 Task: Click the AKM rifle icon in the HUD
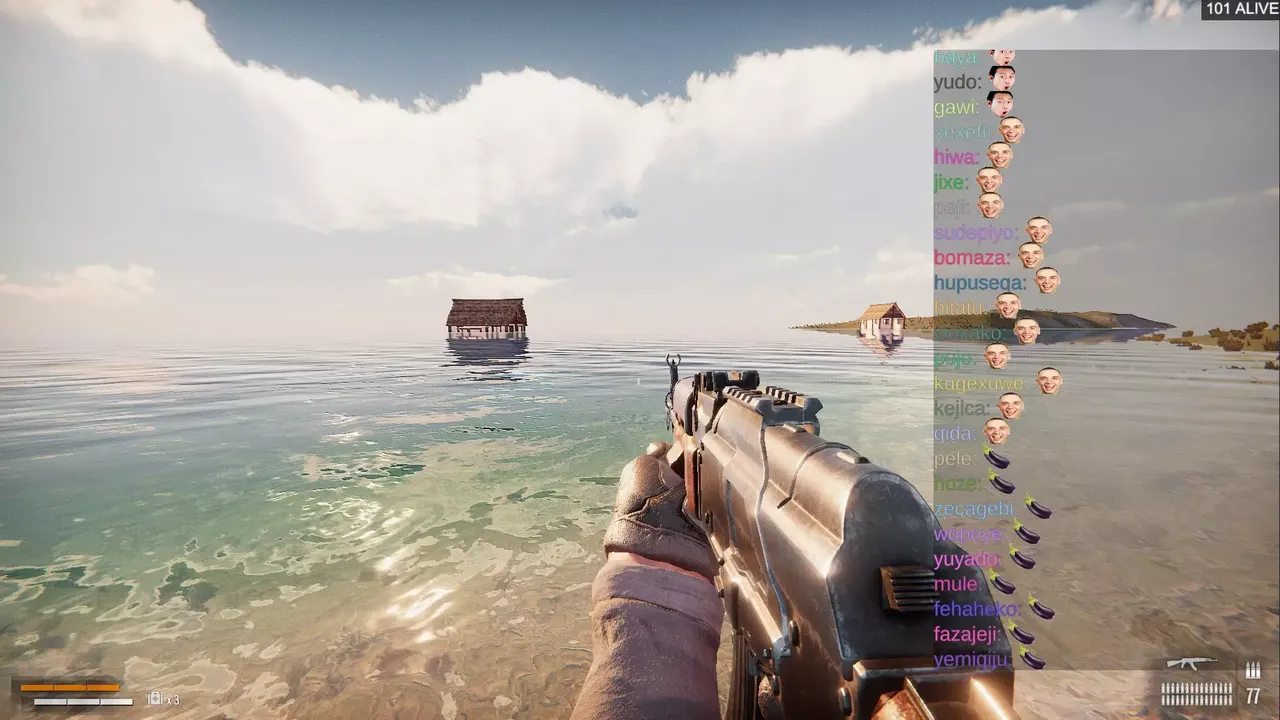pos(1192,662)
